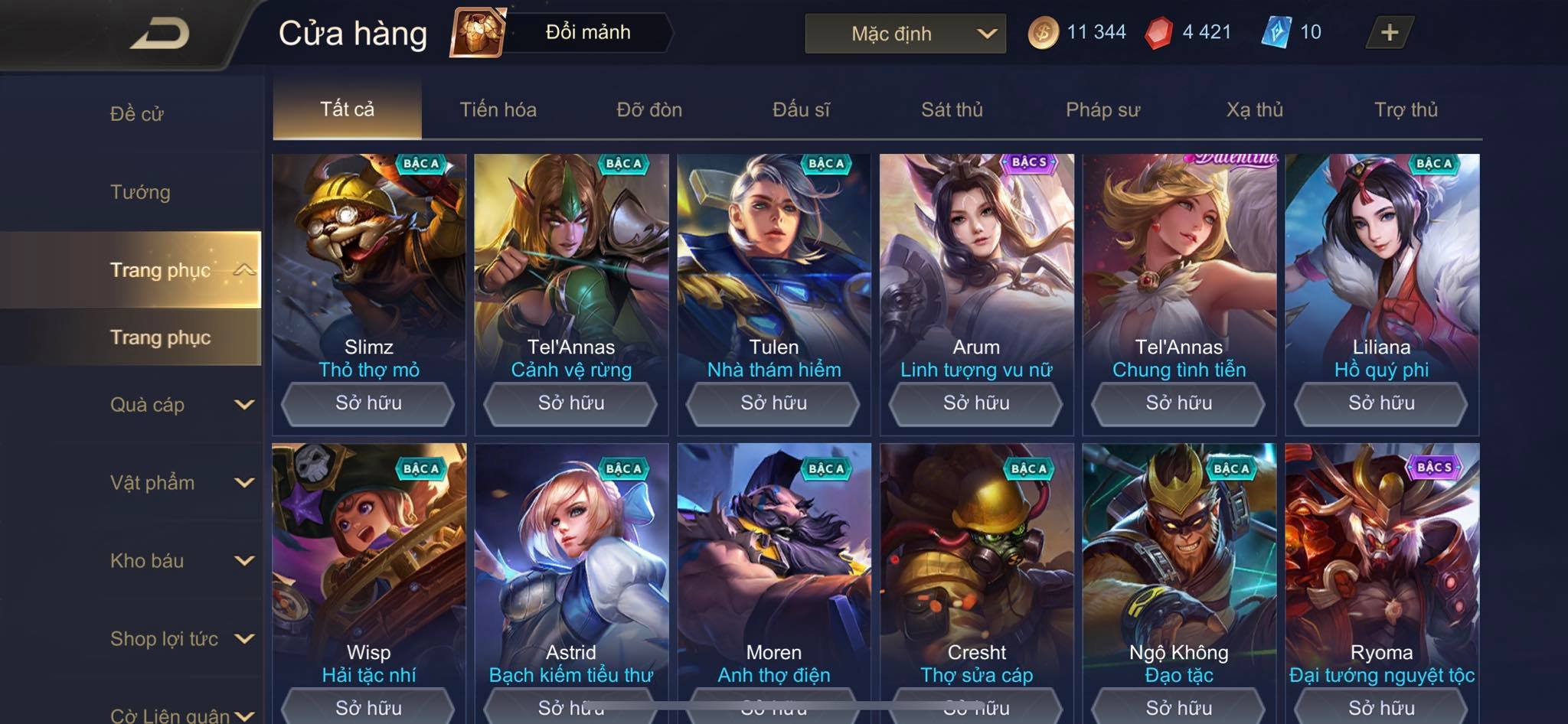Screen dimensions: 1568x724
Task: Expand the Mặc định sort dropdown
Action: [x=905, y=34]
